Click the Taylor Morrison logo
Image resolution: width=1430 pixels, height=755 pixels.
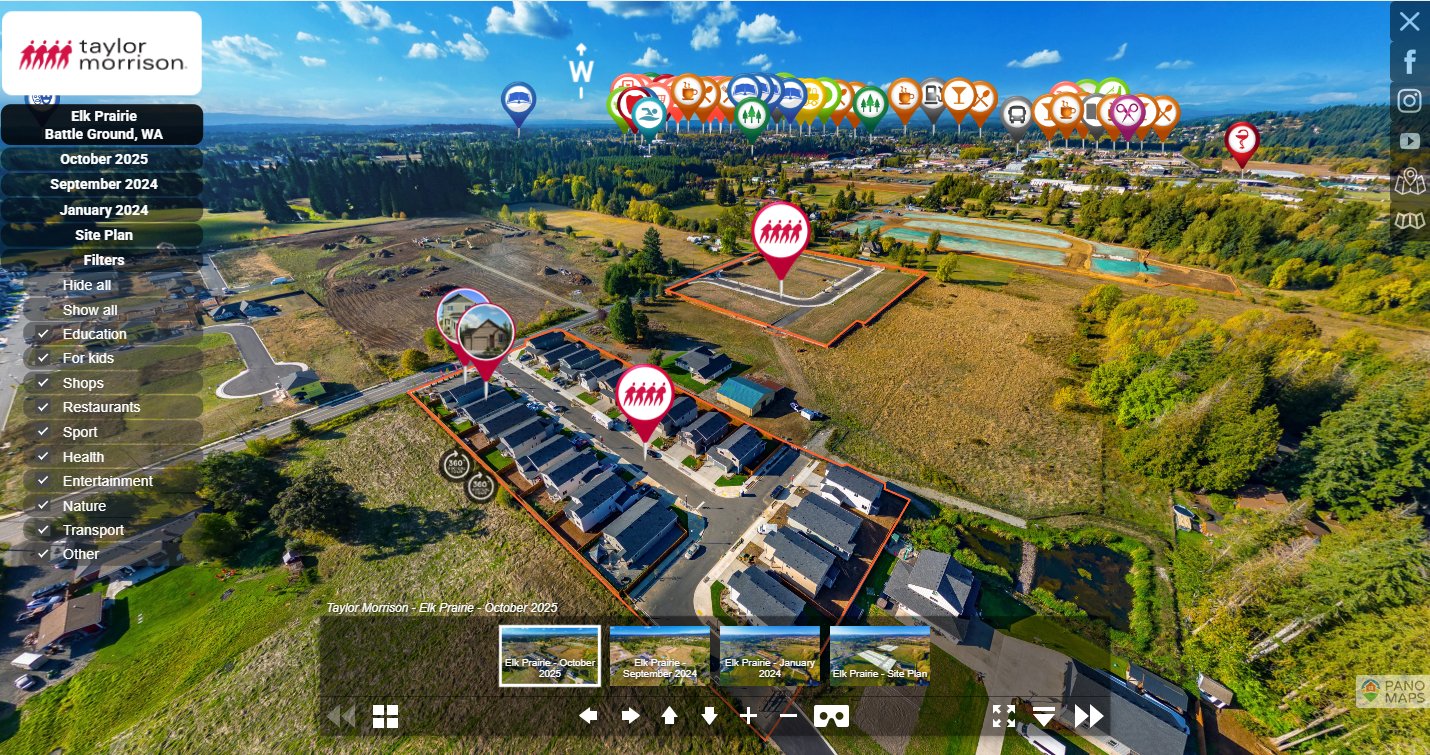[102, 54]
